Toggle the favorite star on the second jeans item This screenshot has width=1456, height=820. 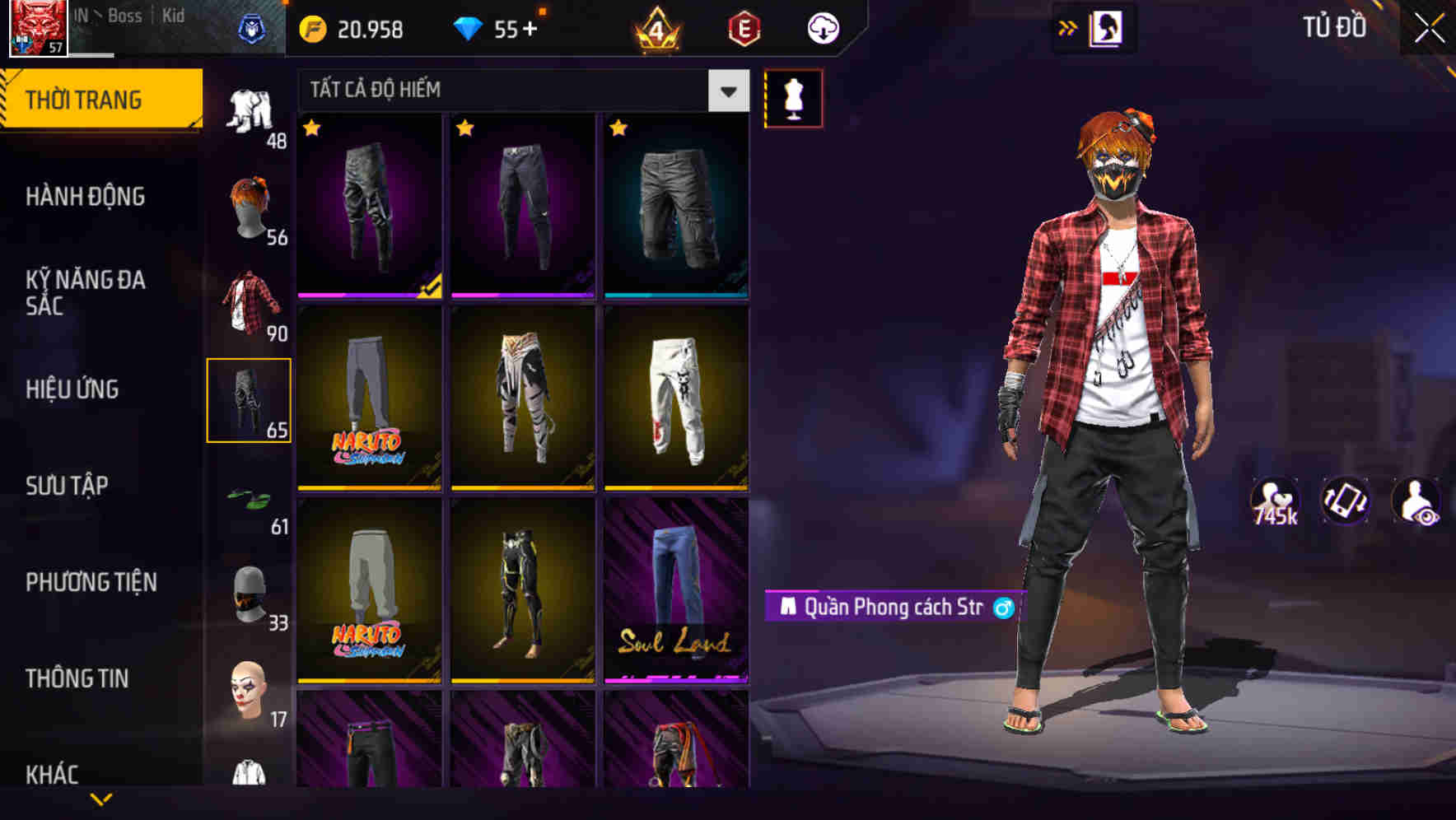tap(466, 129)
